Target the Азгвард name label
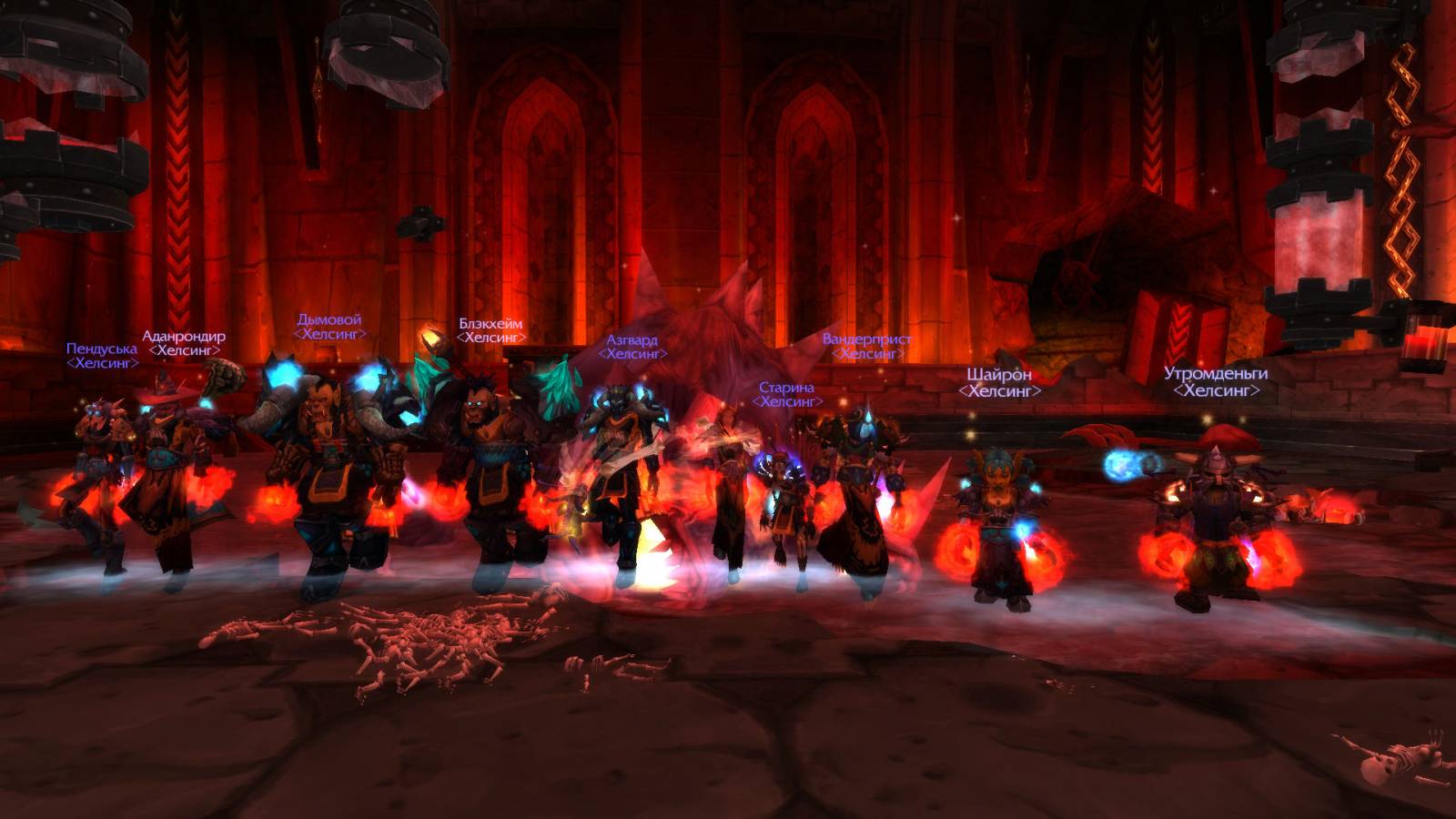The width and height of the screenshot is (1456, 819). coord(632,340)
